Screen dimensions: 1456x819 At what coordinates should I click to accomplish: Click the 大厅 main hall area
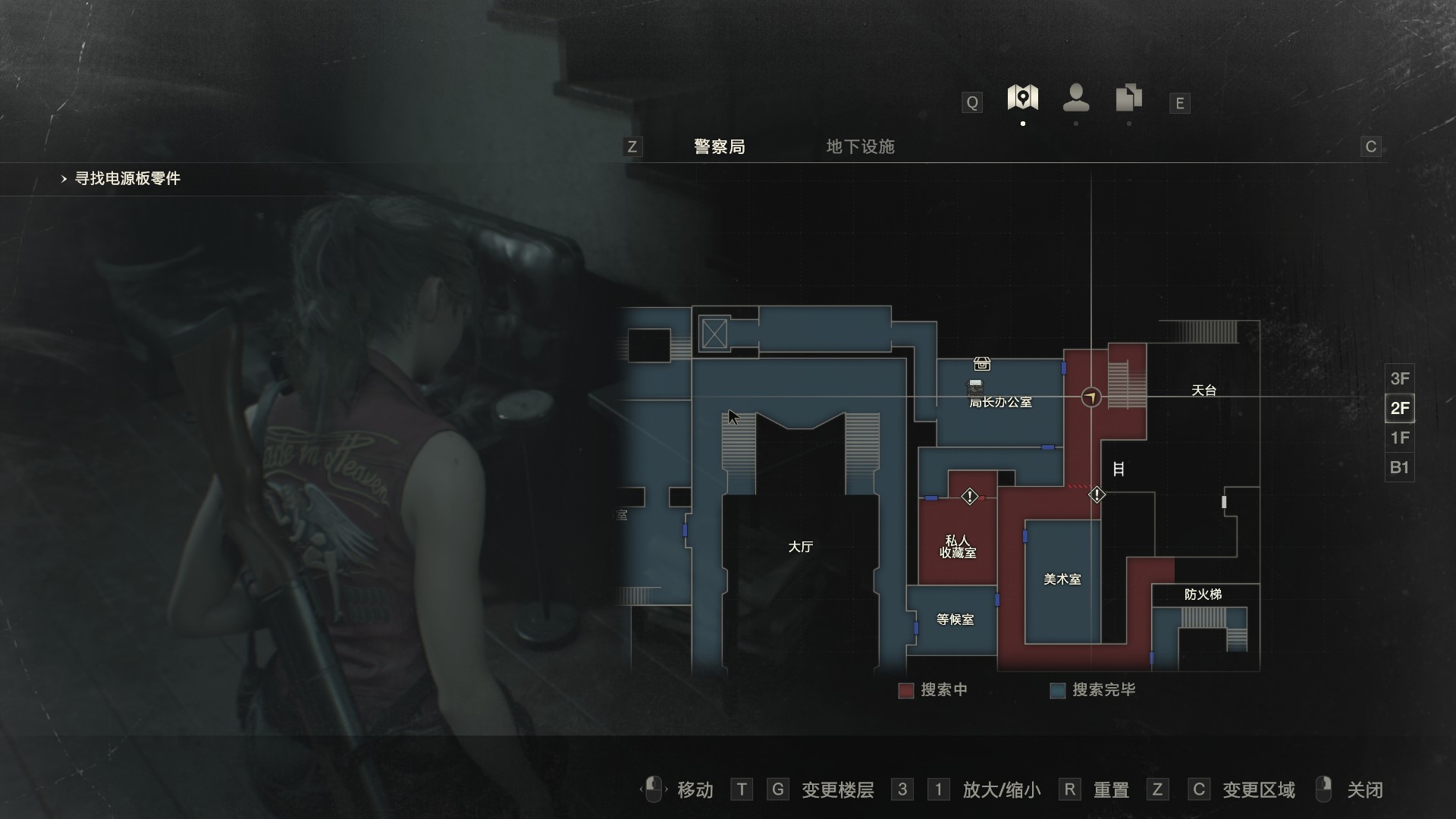tap(800, 547)
